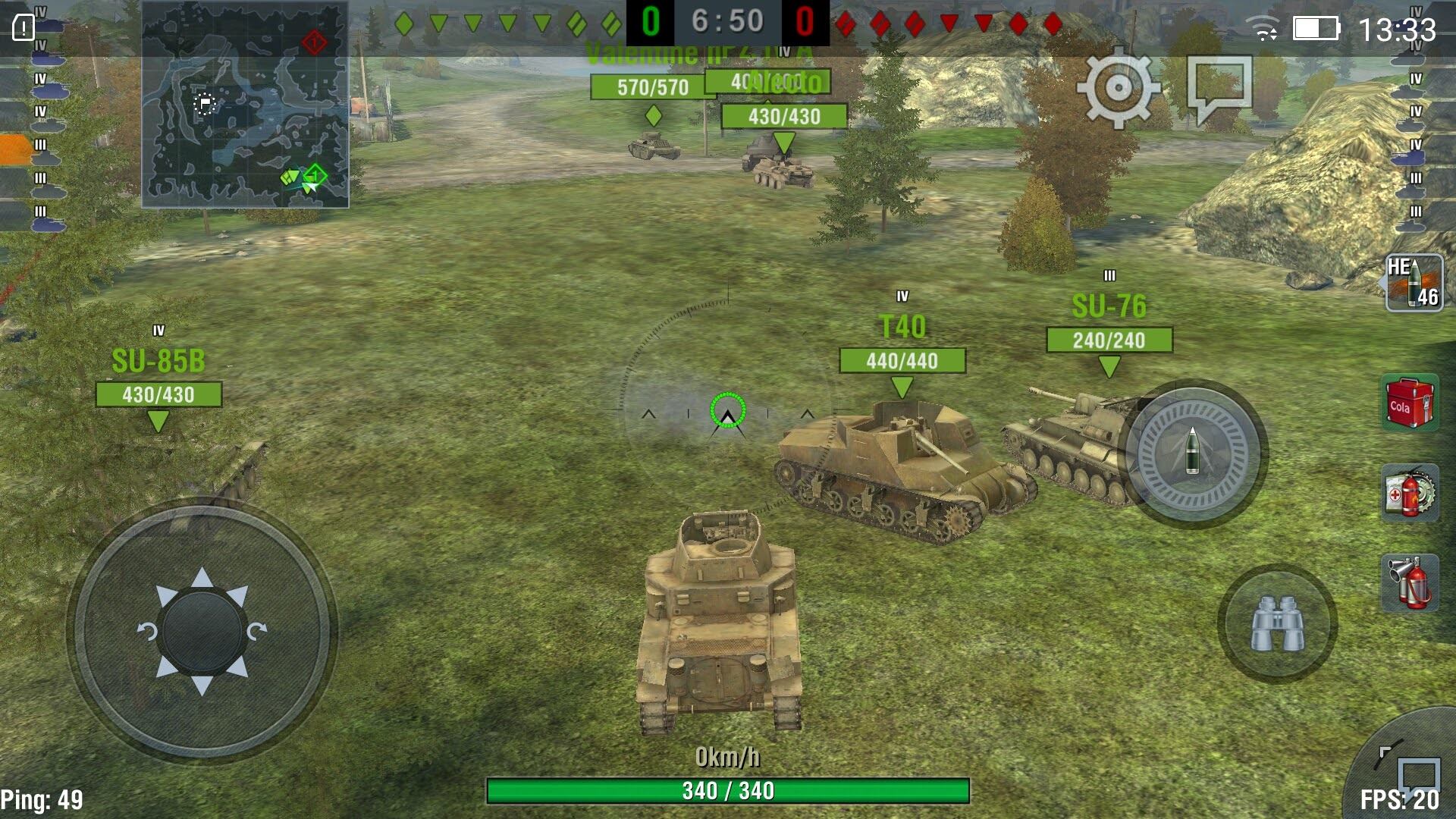Enter sniper mode with the binoculars button
The image size is (1456, 819).
[1277, 623]
